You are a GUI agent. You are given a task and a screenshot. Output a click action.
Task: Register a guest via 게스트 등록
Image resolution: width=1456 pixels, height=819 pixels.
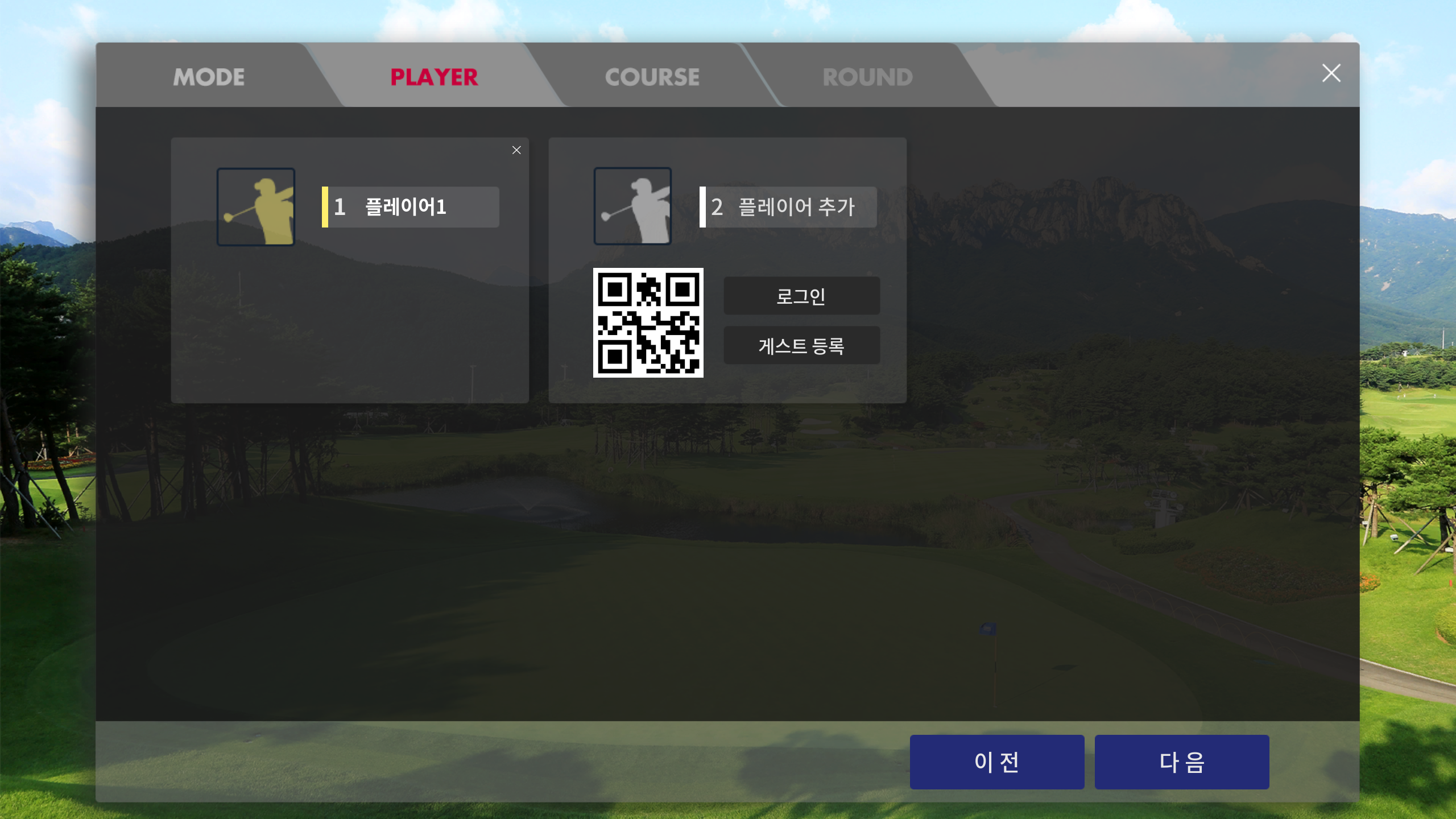click(801, 345)
